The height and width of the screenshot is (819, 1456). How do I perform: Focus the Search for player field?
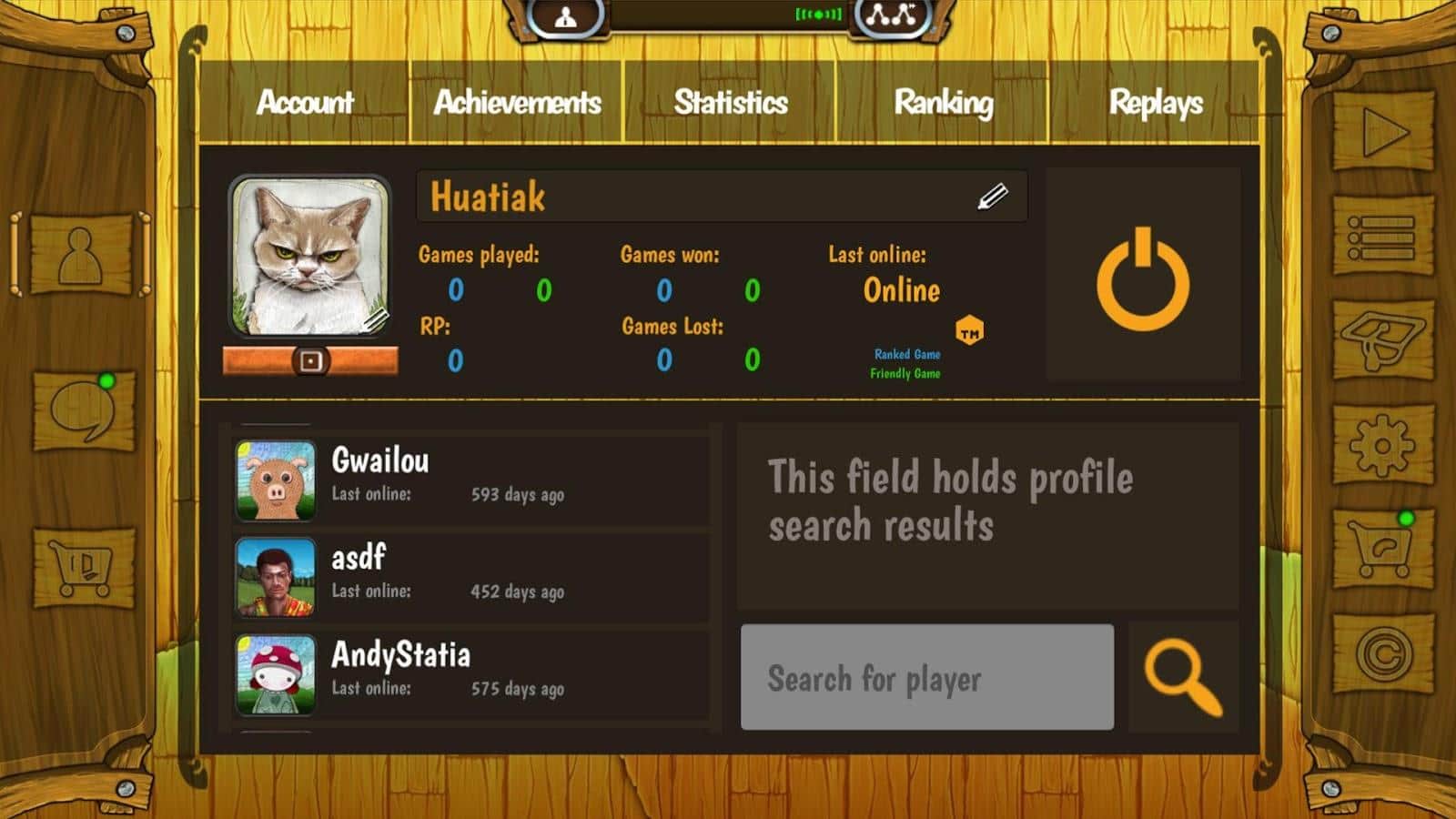[x=926, y=677]
